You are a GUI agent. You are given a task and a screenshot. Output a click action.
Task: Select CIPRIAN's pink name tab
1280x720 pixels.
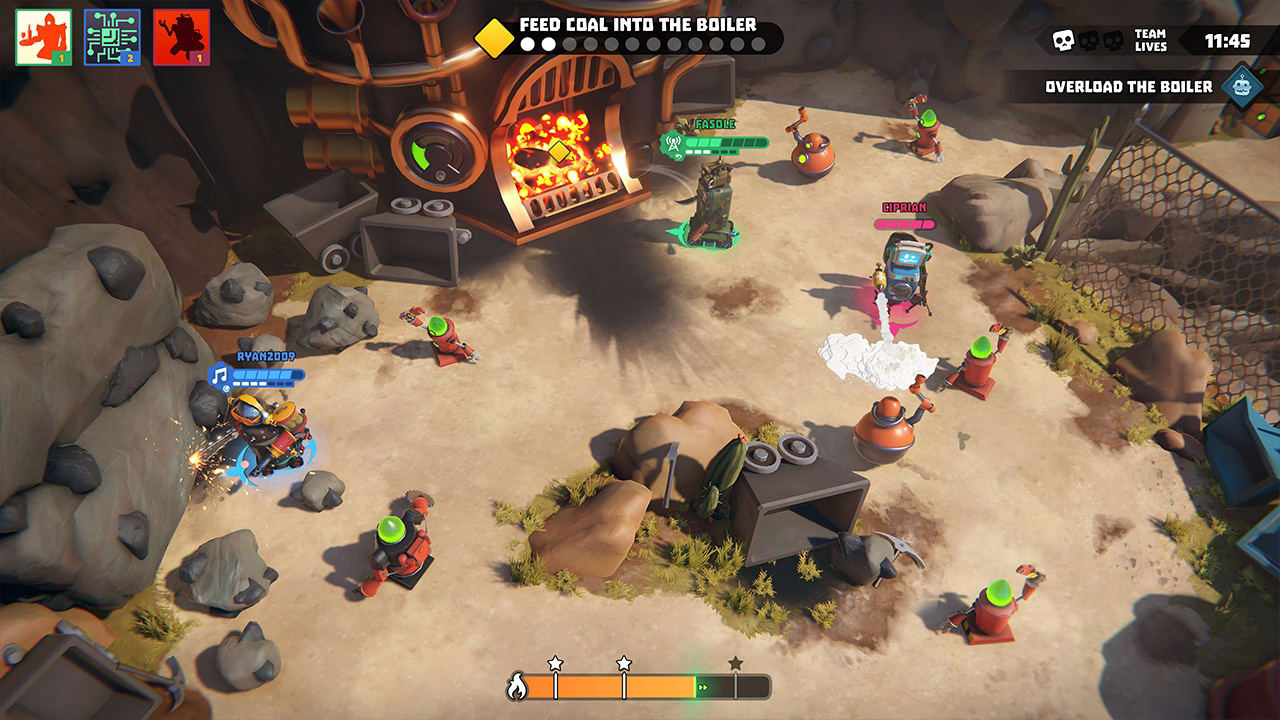903,208
